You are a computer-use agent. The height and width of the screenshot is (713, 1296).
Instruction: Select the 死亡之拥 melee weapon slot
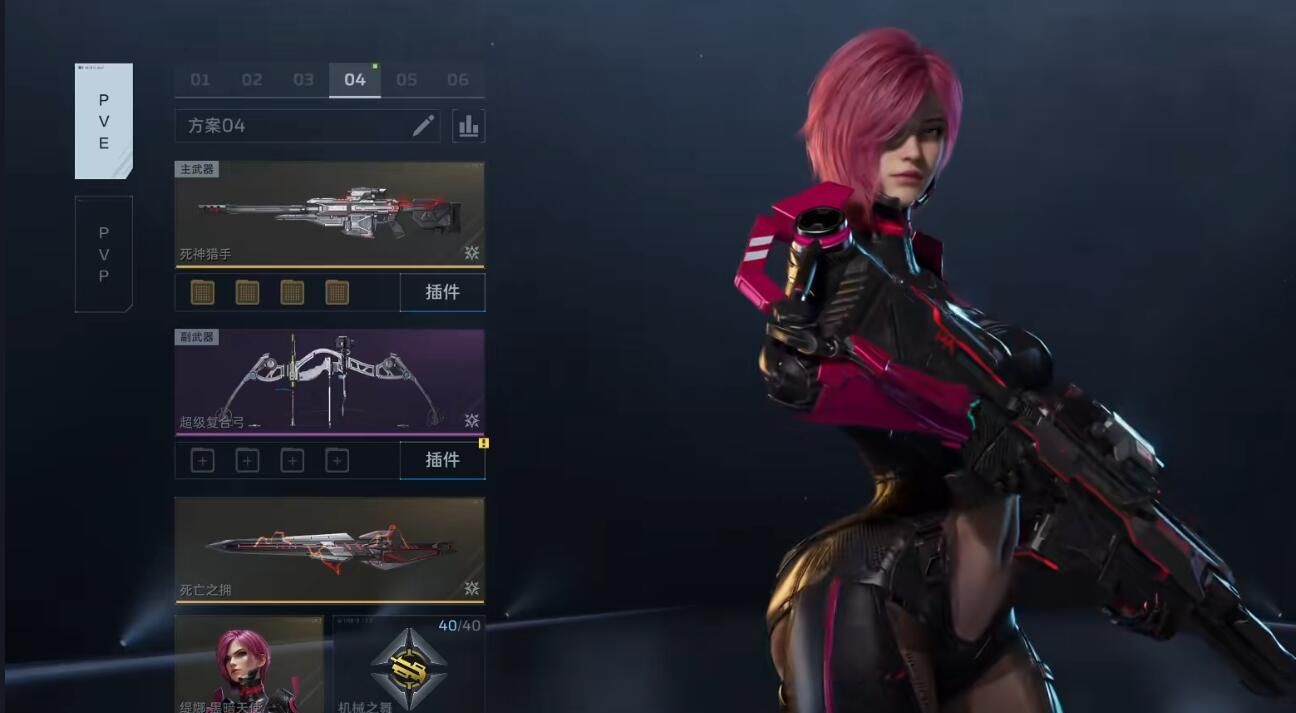[329, 550]
